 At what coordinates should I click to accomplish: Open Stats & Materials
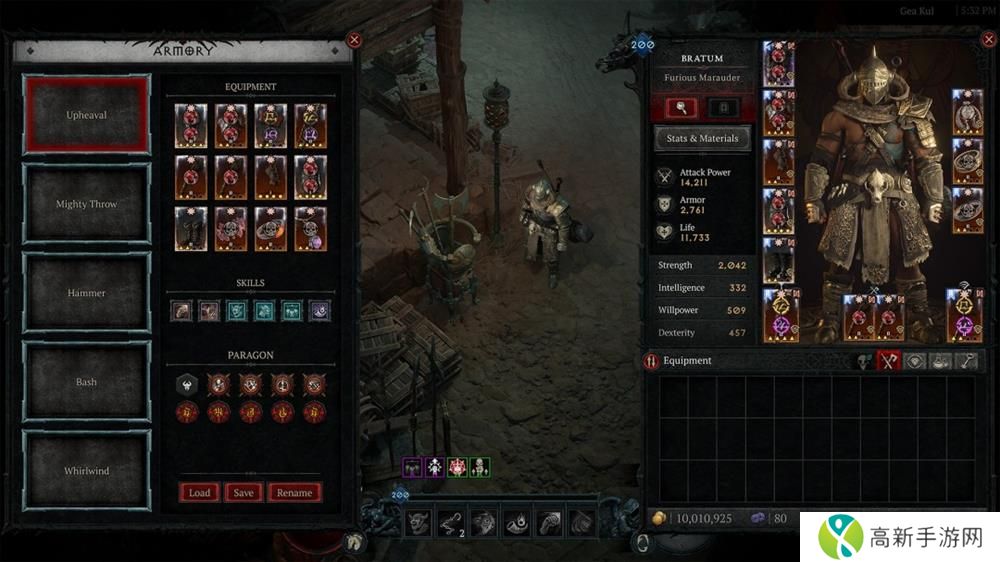pos(702,138)
